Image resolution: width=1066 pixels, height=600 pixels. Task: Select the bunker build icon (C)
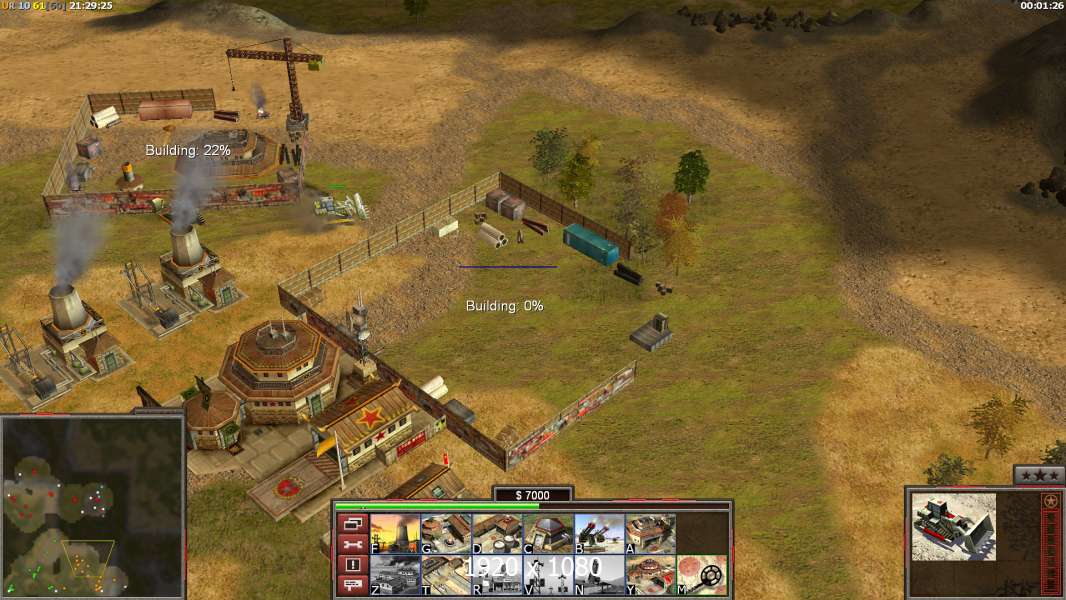coord(548,533)
